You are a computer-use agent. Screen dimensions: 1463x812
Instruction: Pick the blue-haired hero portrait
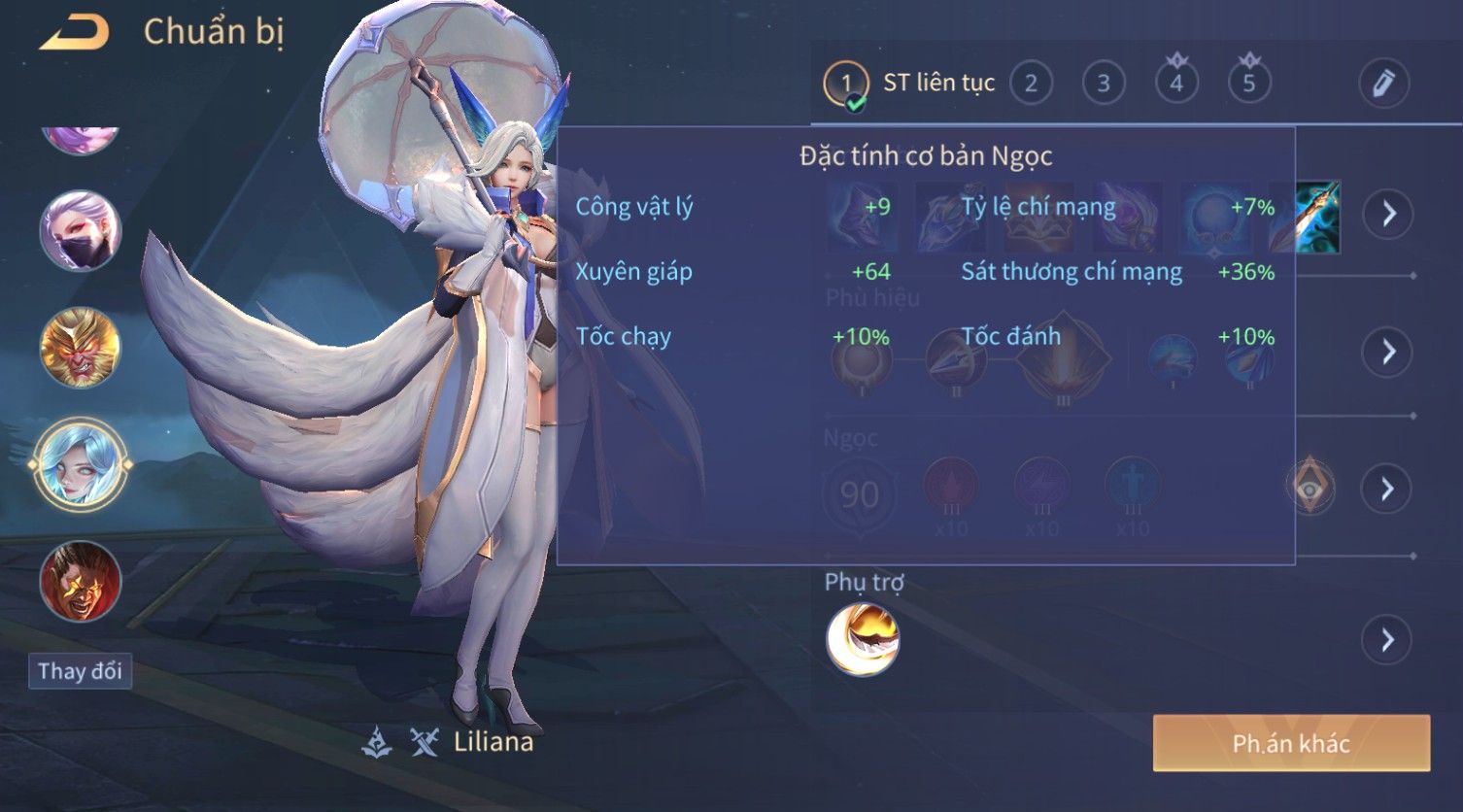[x=80, y=464]
